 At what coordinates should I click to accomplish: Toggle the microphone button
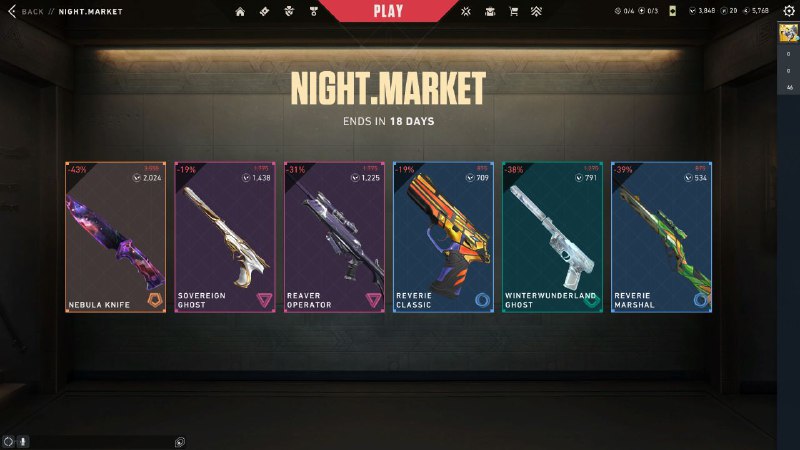coord(22,441)
